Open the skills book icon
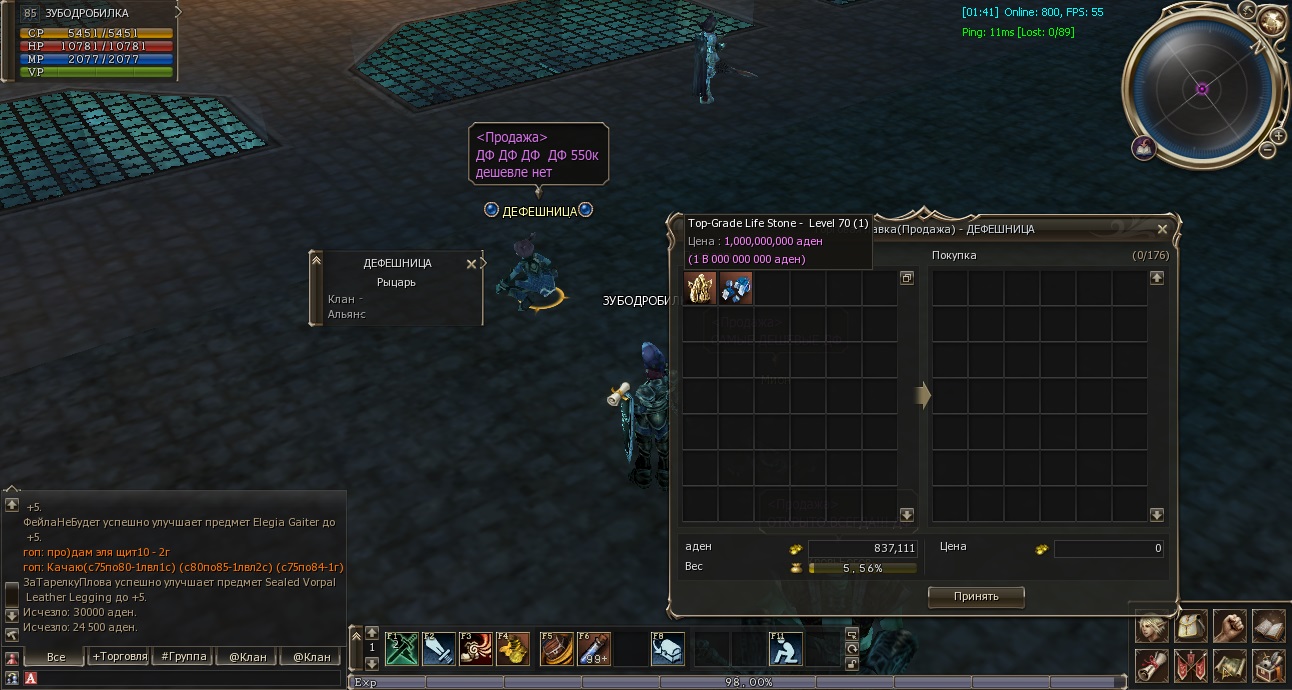1292x690 pixels. click(x=1269, y=627)
